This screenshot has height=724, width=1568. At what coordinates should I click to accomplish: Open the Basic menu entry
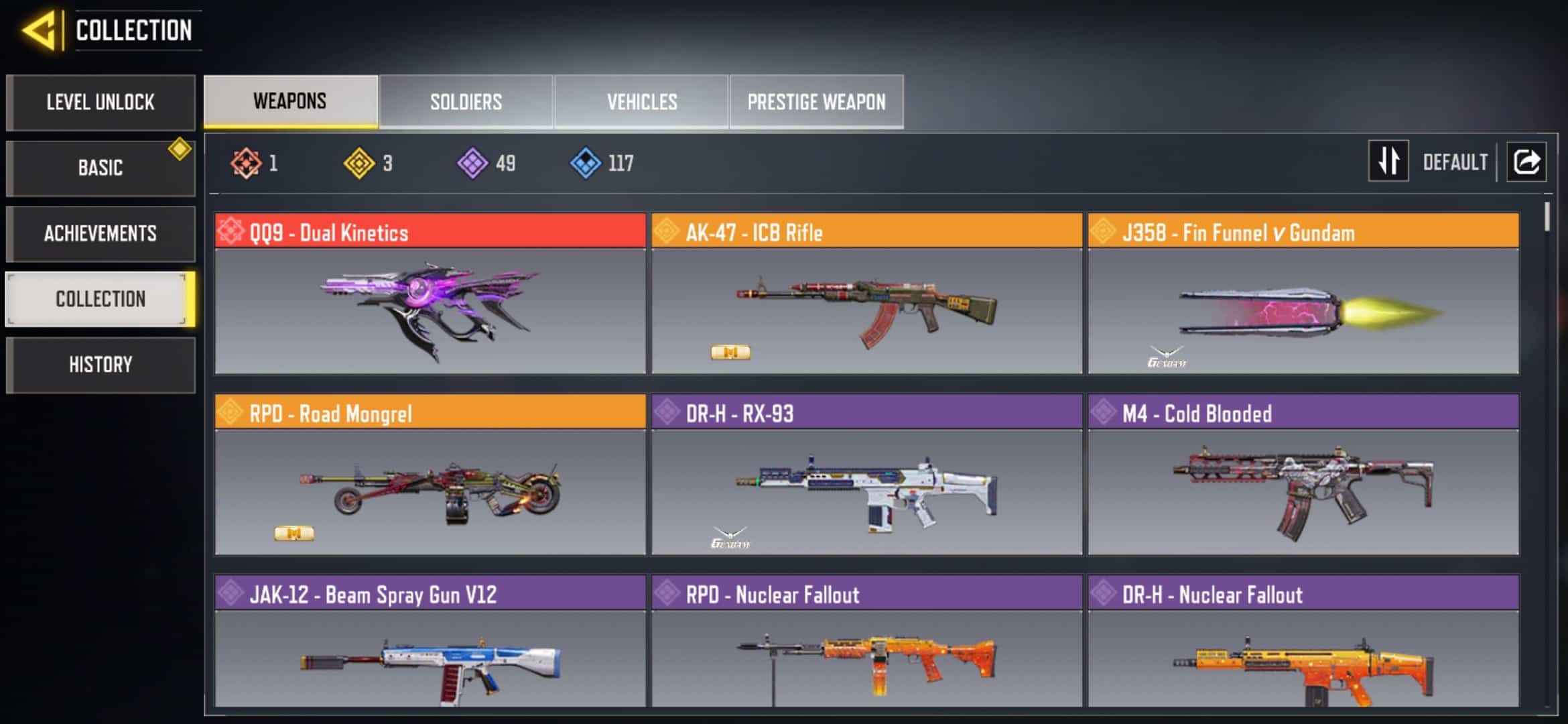click(x=101, y=168)
